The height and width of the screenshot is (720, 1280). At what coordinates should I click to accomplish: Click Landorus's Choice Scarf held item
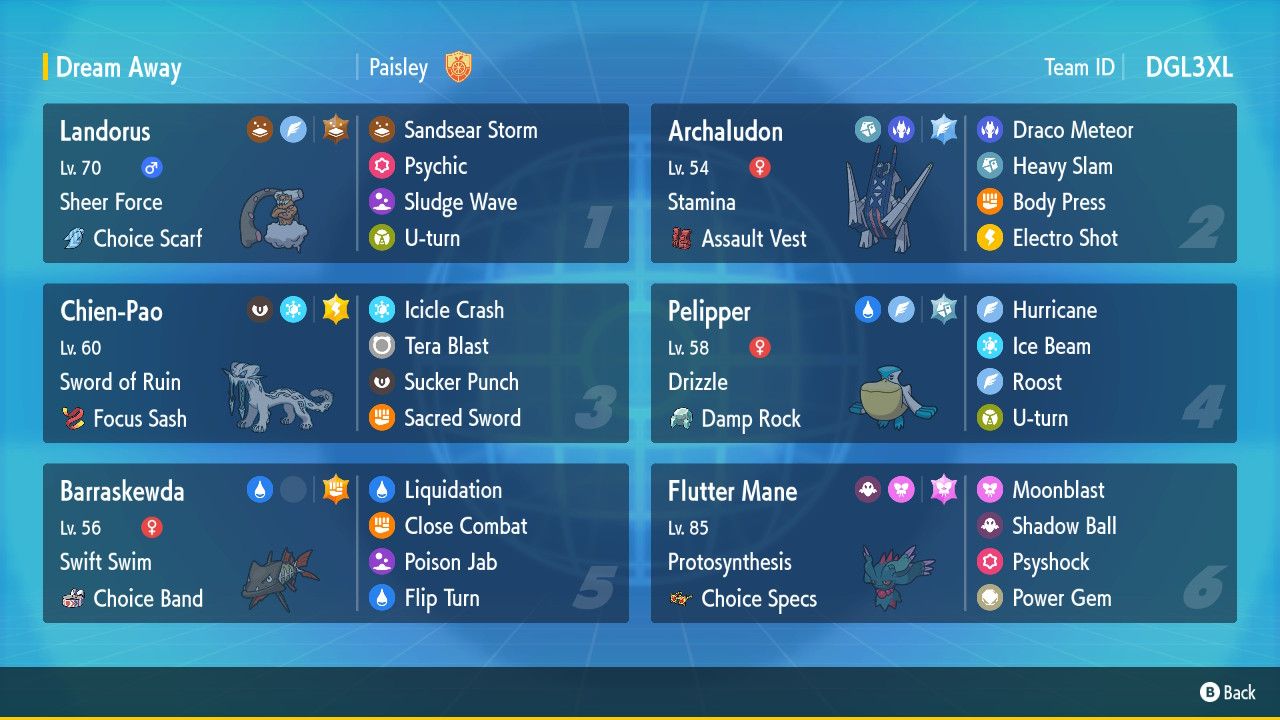pos(147,239)
